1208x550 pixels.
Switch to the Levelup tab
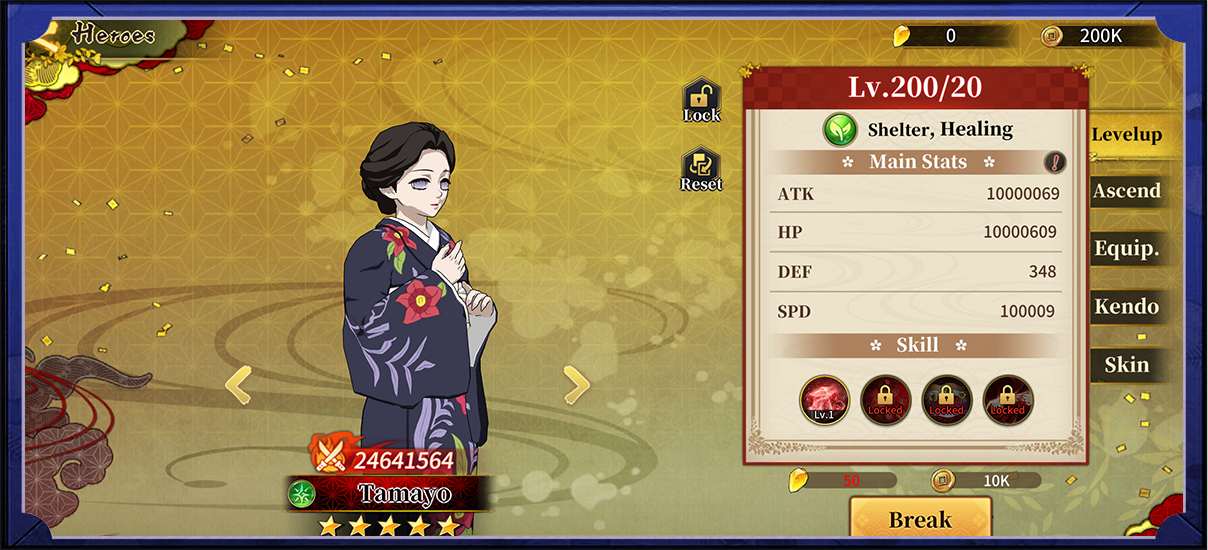(1126, 135)
